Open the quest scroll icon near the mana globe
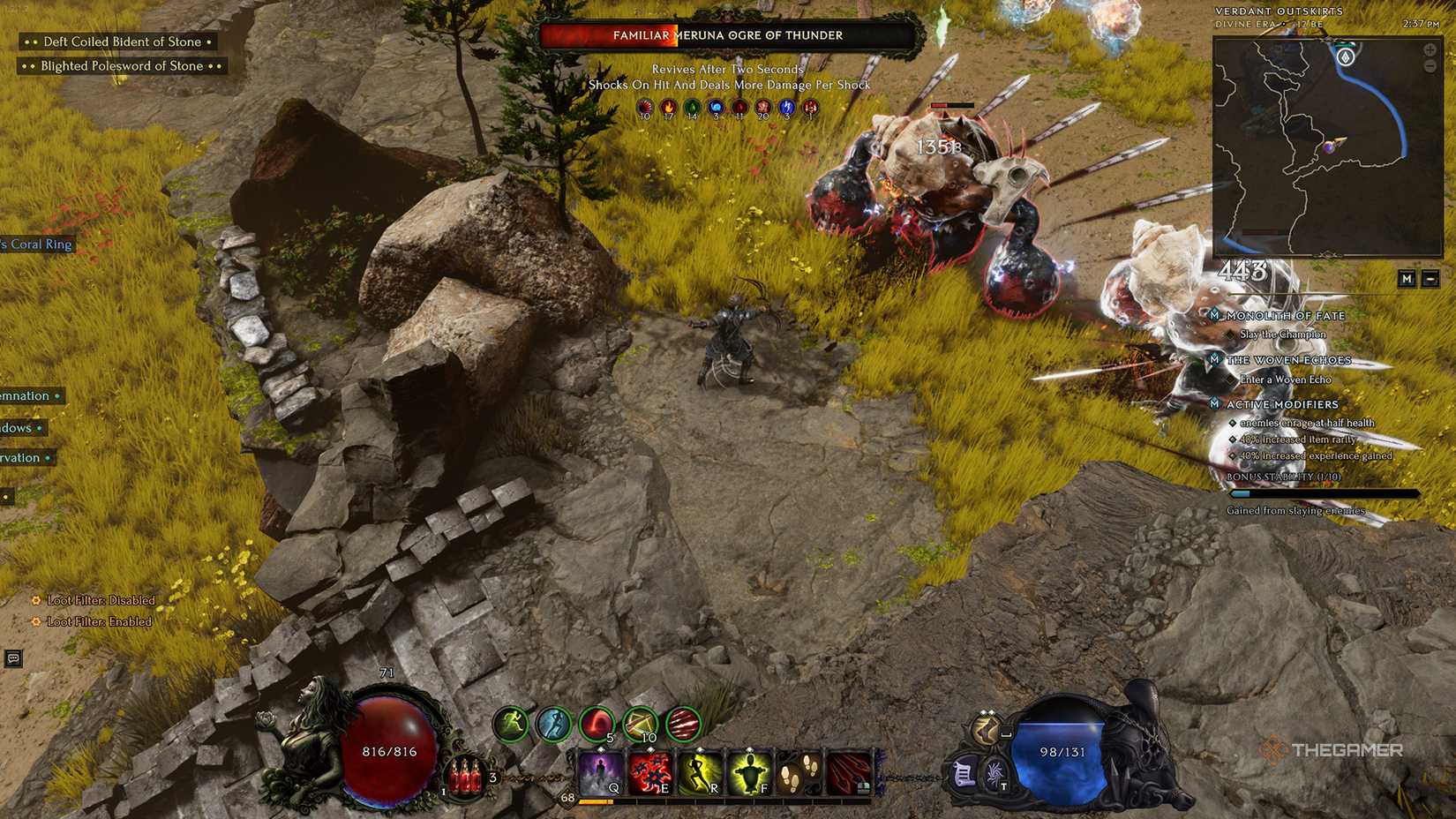The width and height of the screenshot is (1456, 819). 963,773
